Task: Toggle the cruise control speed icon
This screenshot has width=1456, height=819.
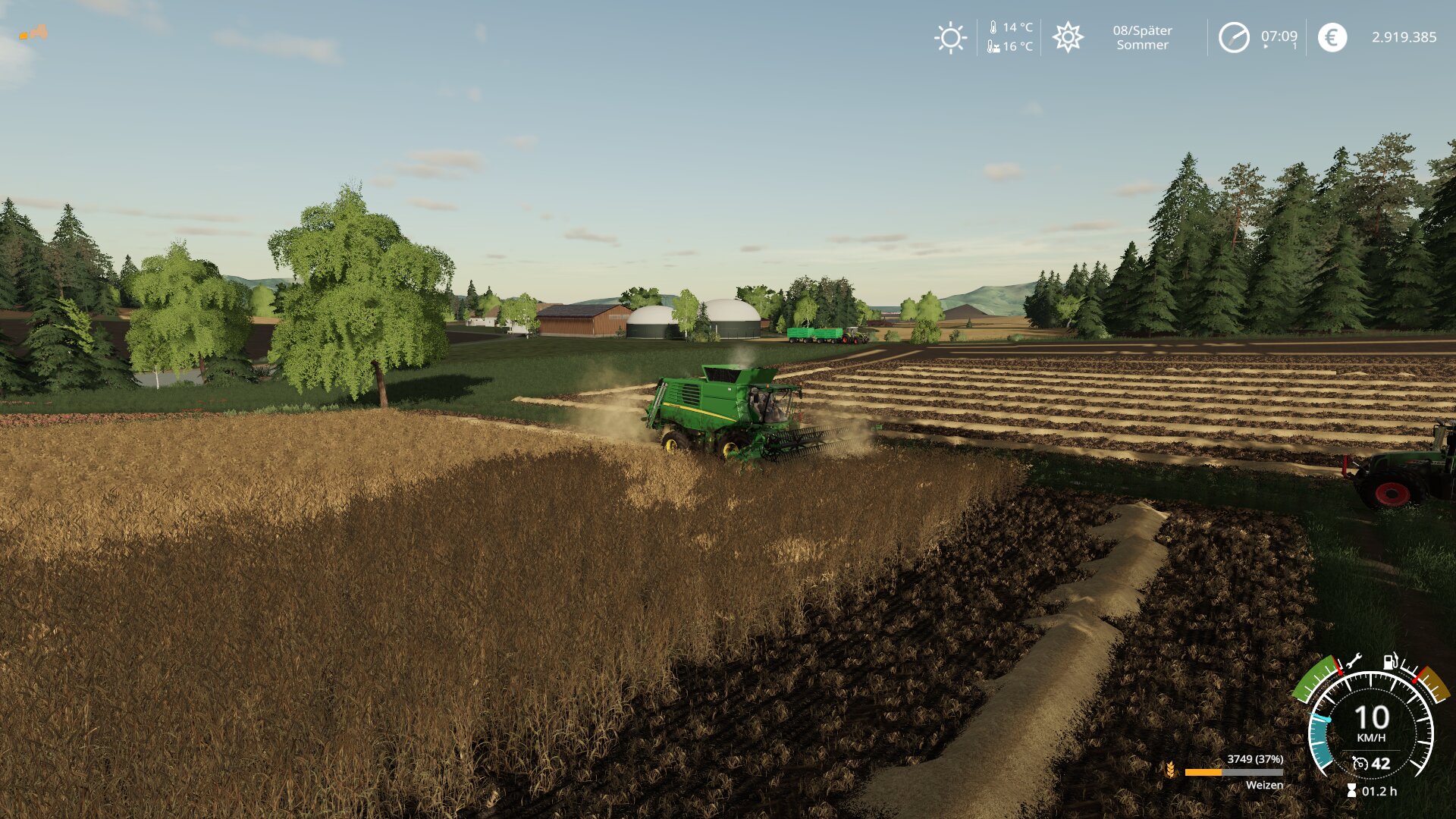Action: tap(1360, 764)
